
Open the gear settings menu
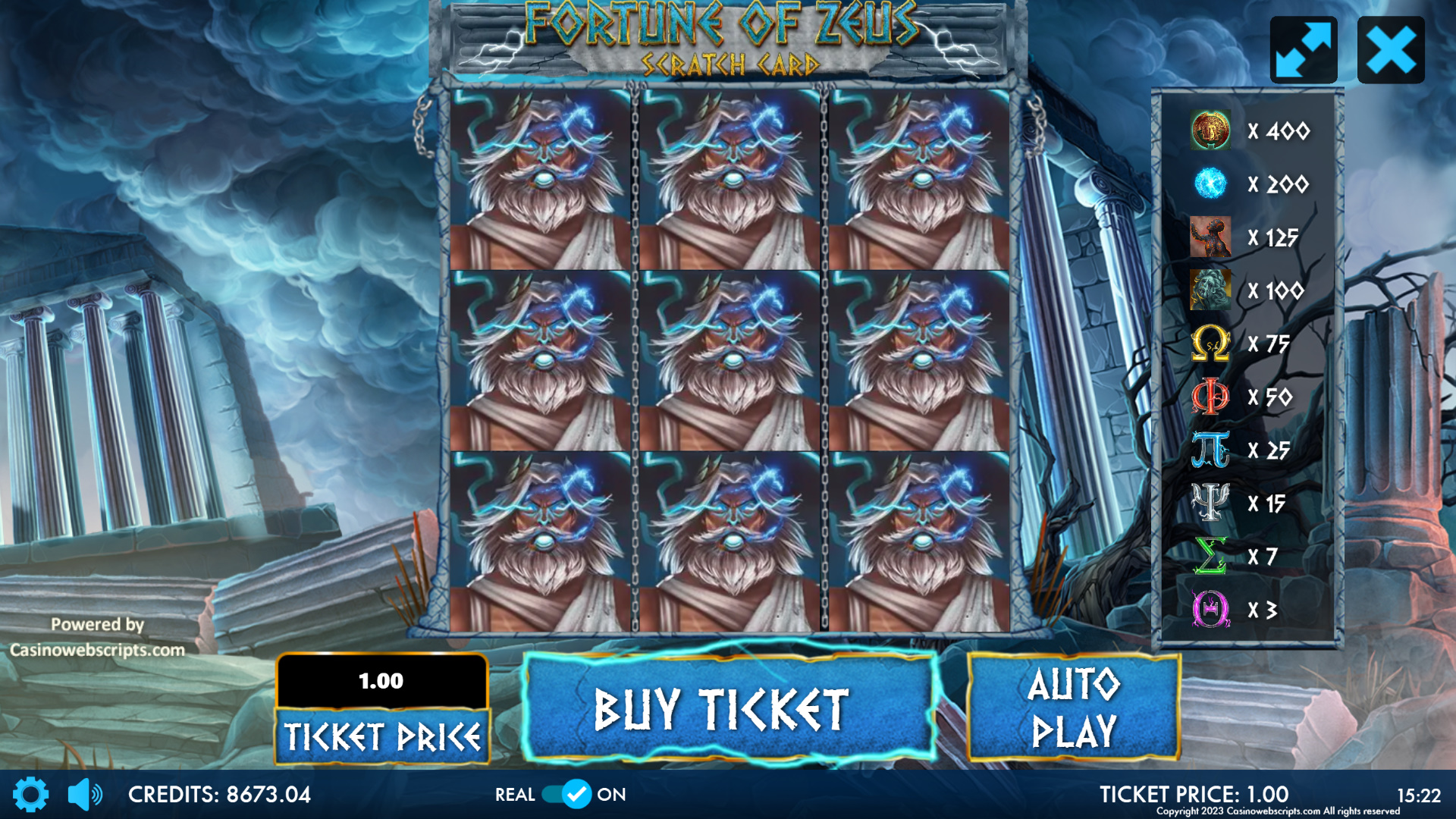point(31,794)
